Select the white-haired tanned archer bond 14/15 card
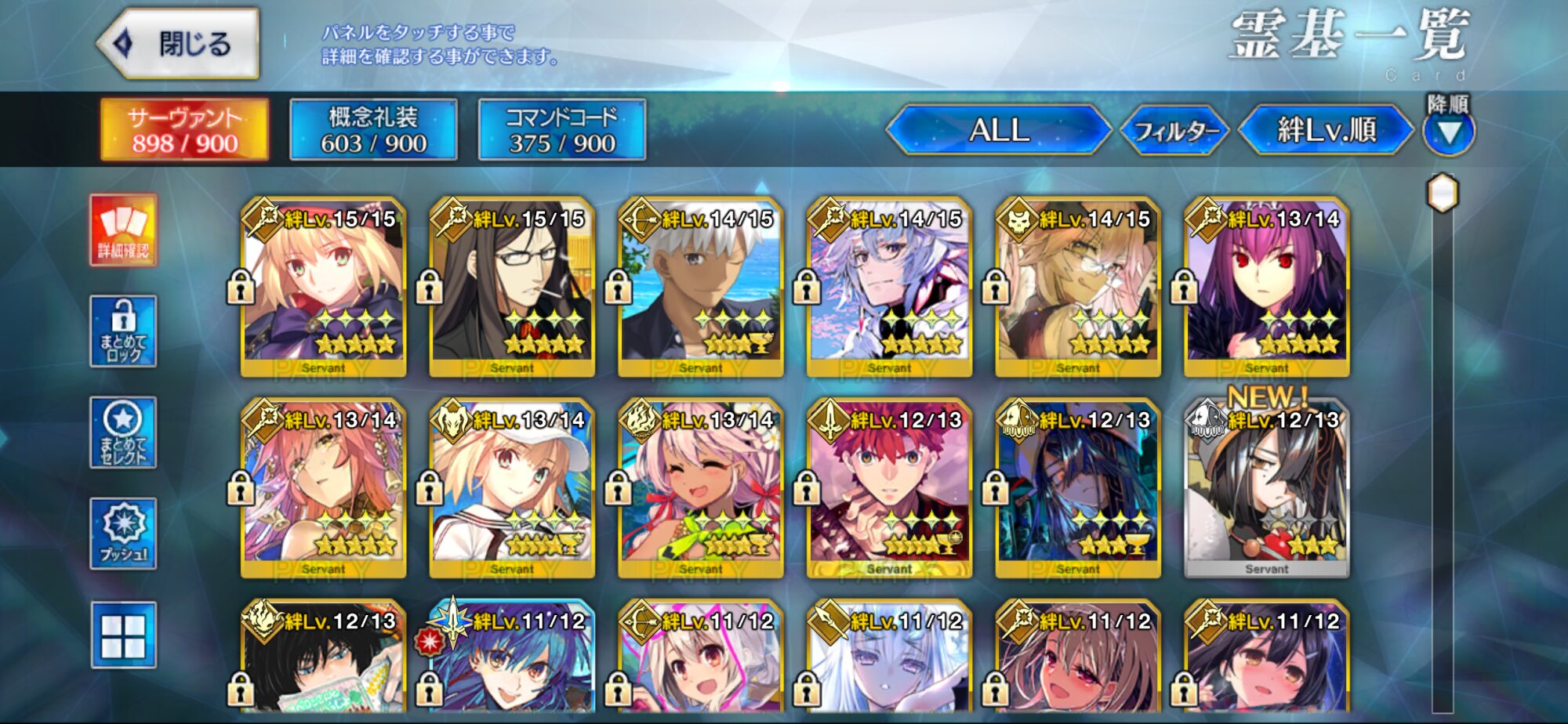This screenshot has width=1568, height=724. (x=701, y=287)
